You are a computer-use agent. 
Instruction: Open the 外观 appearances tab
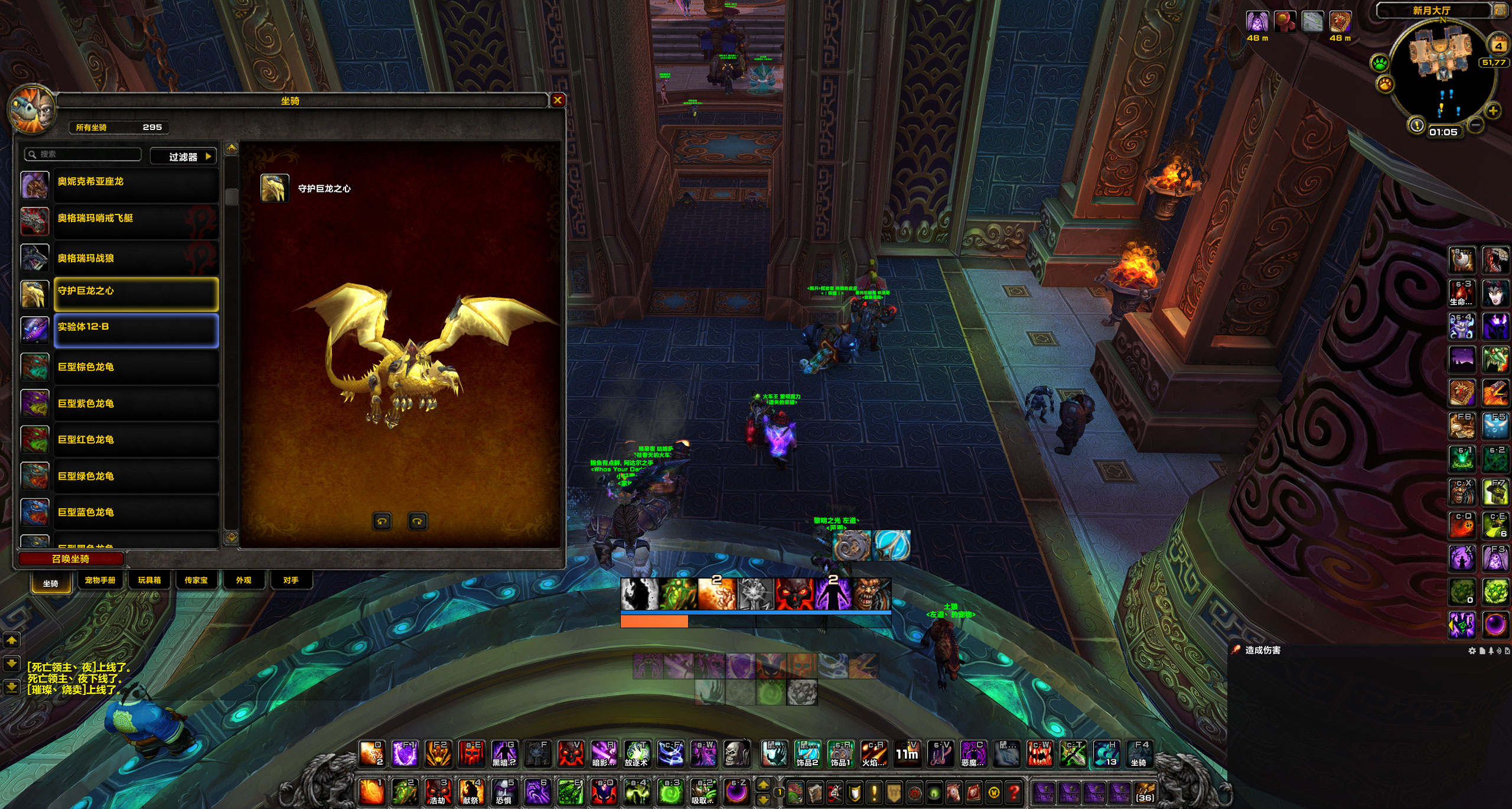coord(243,580)
